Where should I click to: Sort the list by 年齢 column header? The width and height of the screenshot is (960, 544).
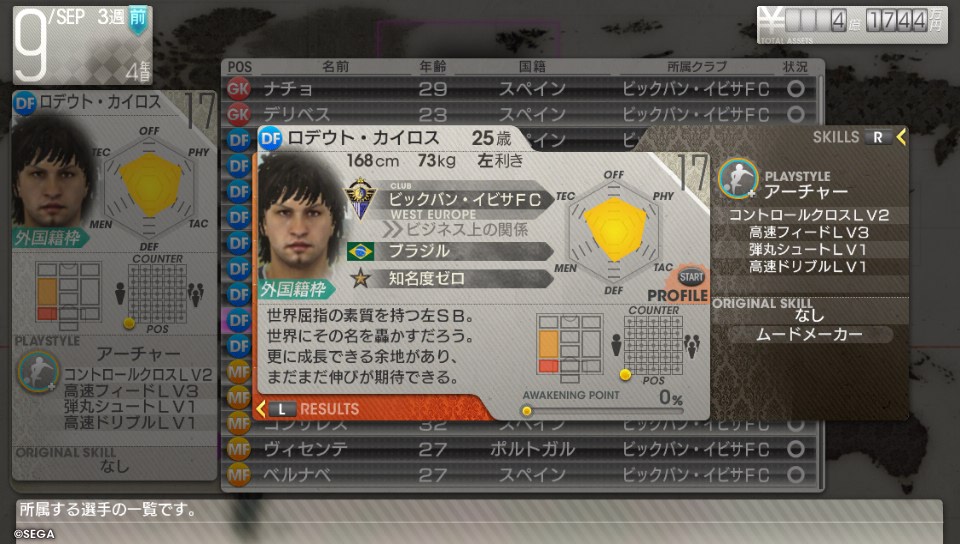pos(433,66)
